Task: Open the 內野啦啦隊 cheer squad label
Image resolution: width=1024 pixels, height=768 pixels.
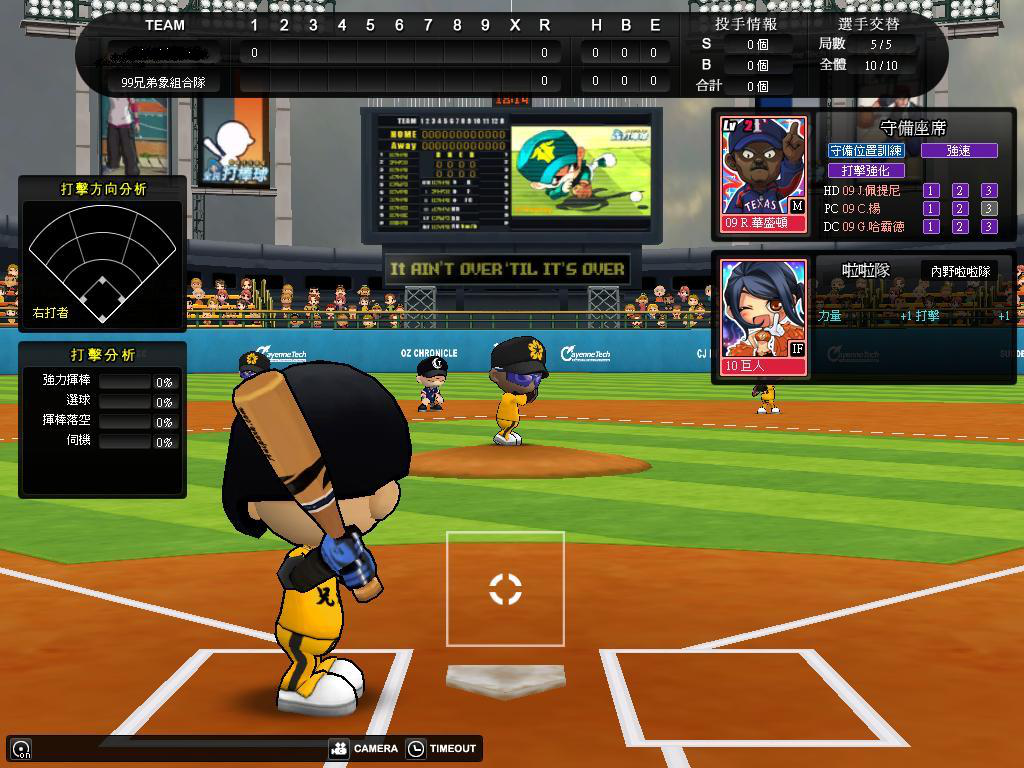Action: 960,271
